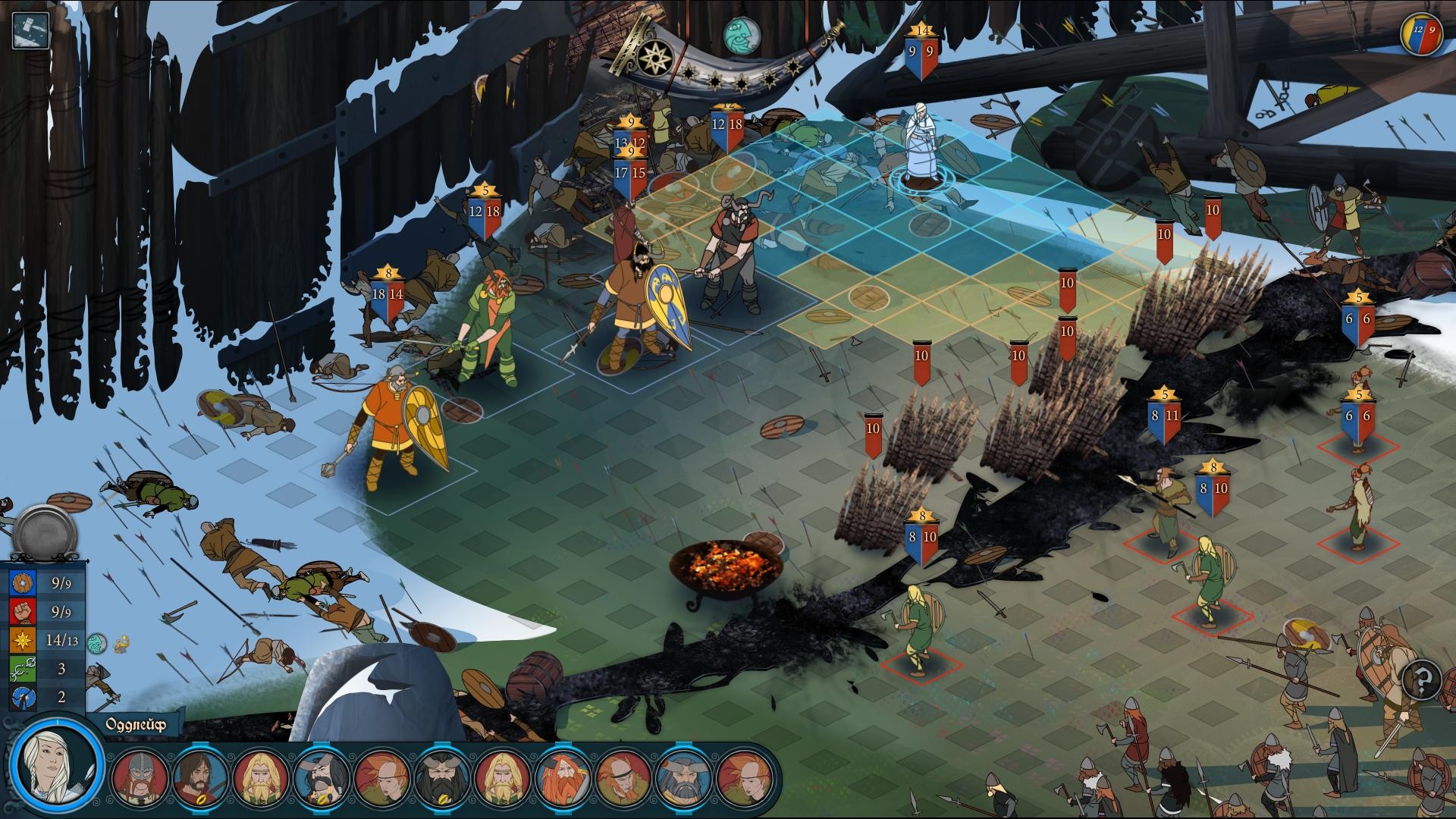Select the brown-haired bearded man portrait

tap(200, 777)
